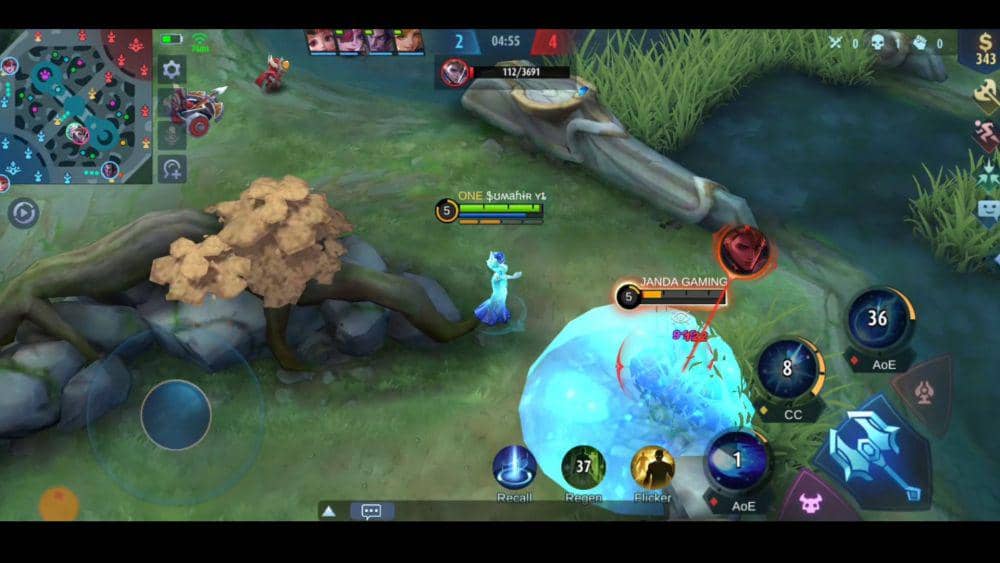
Task: Use the ultimate AoE skill showing 36
Action: [x=878, y=320]
